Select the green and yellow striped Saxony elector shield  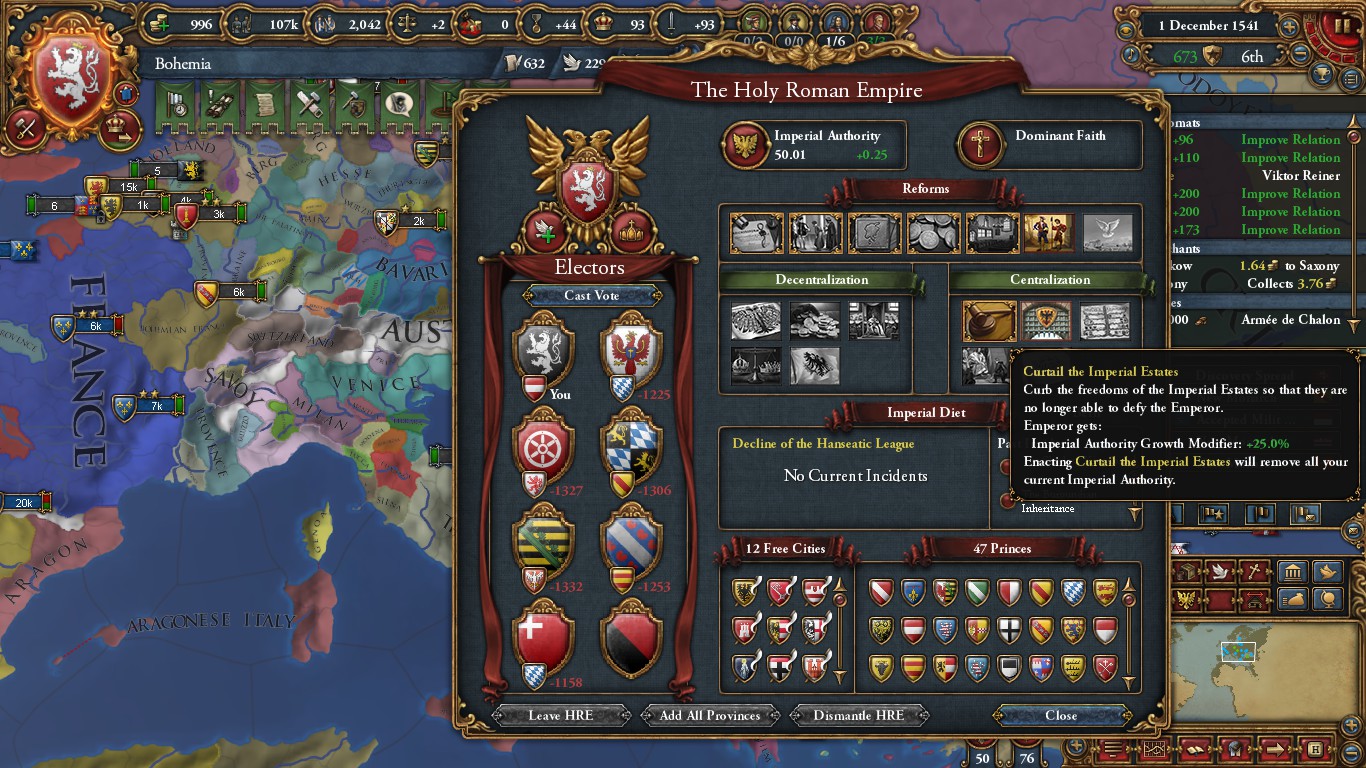click(x=542, y=541)
